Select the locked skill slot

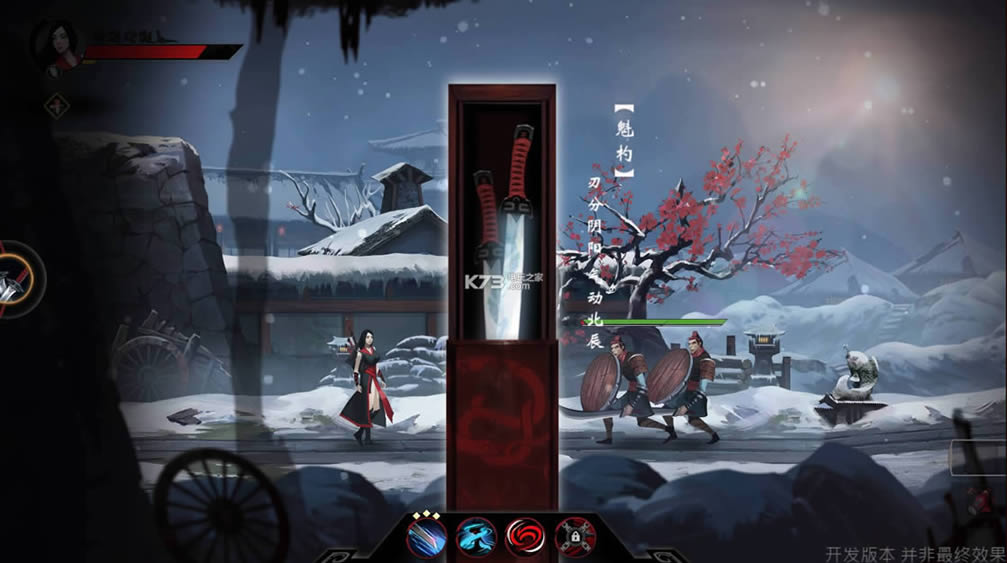click(574, 538)
